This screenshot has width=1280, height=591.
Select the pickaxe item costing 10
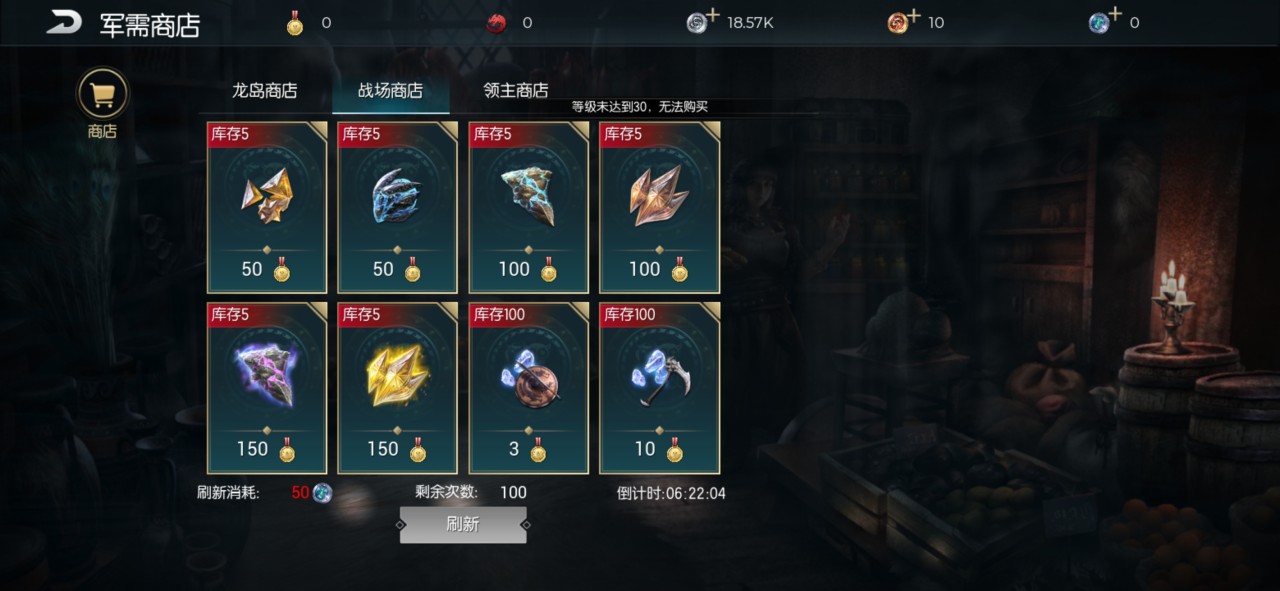pos(660,387)
